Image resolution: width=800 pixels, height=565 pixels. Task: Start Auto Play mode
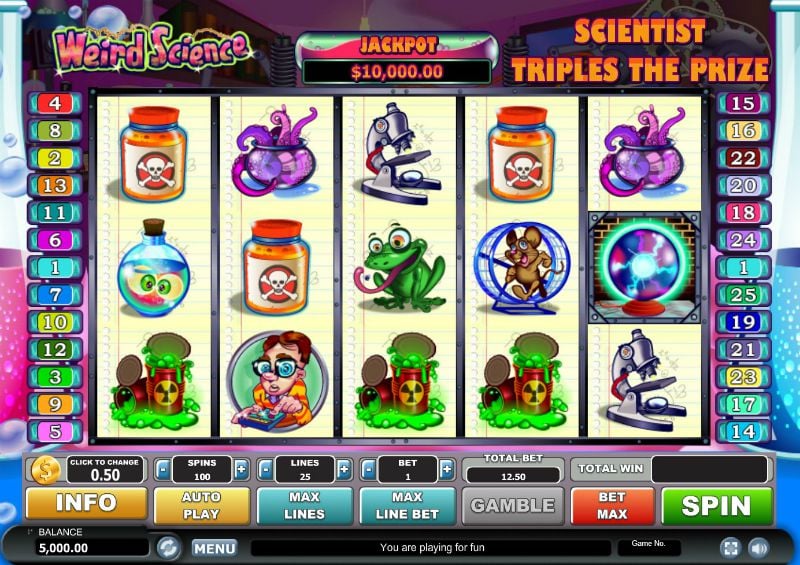pos(201,506)
